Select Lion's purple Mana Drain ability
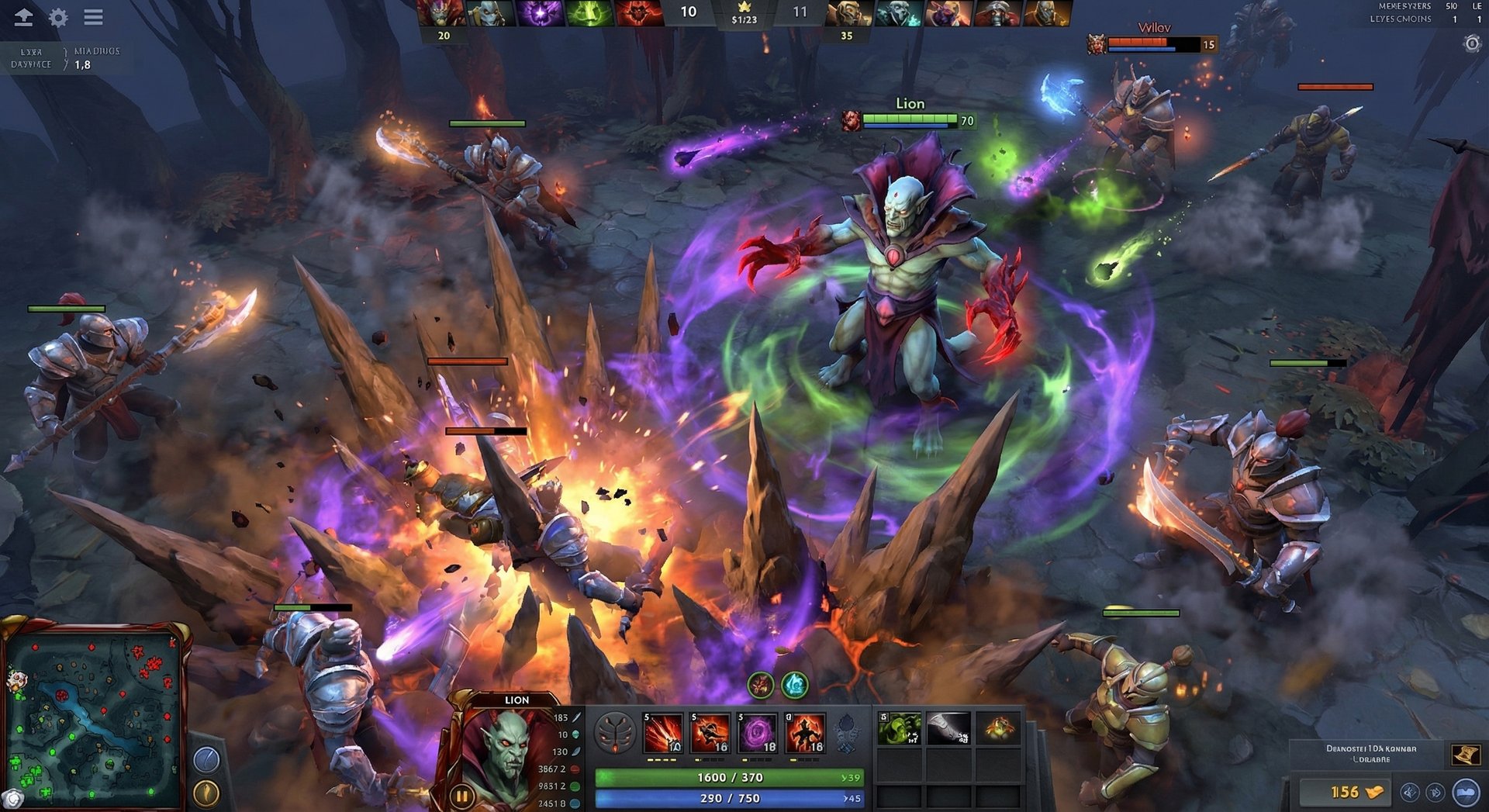Screen dimensions: 1489x812 pyautogui.click(x=755, y=734)
